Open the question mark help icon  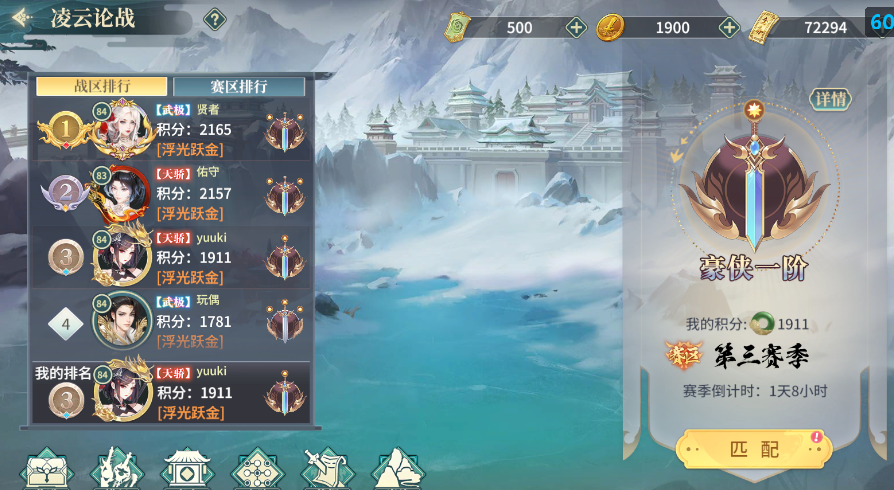214,19
